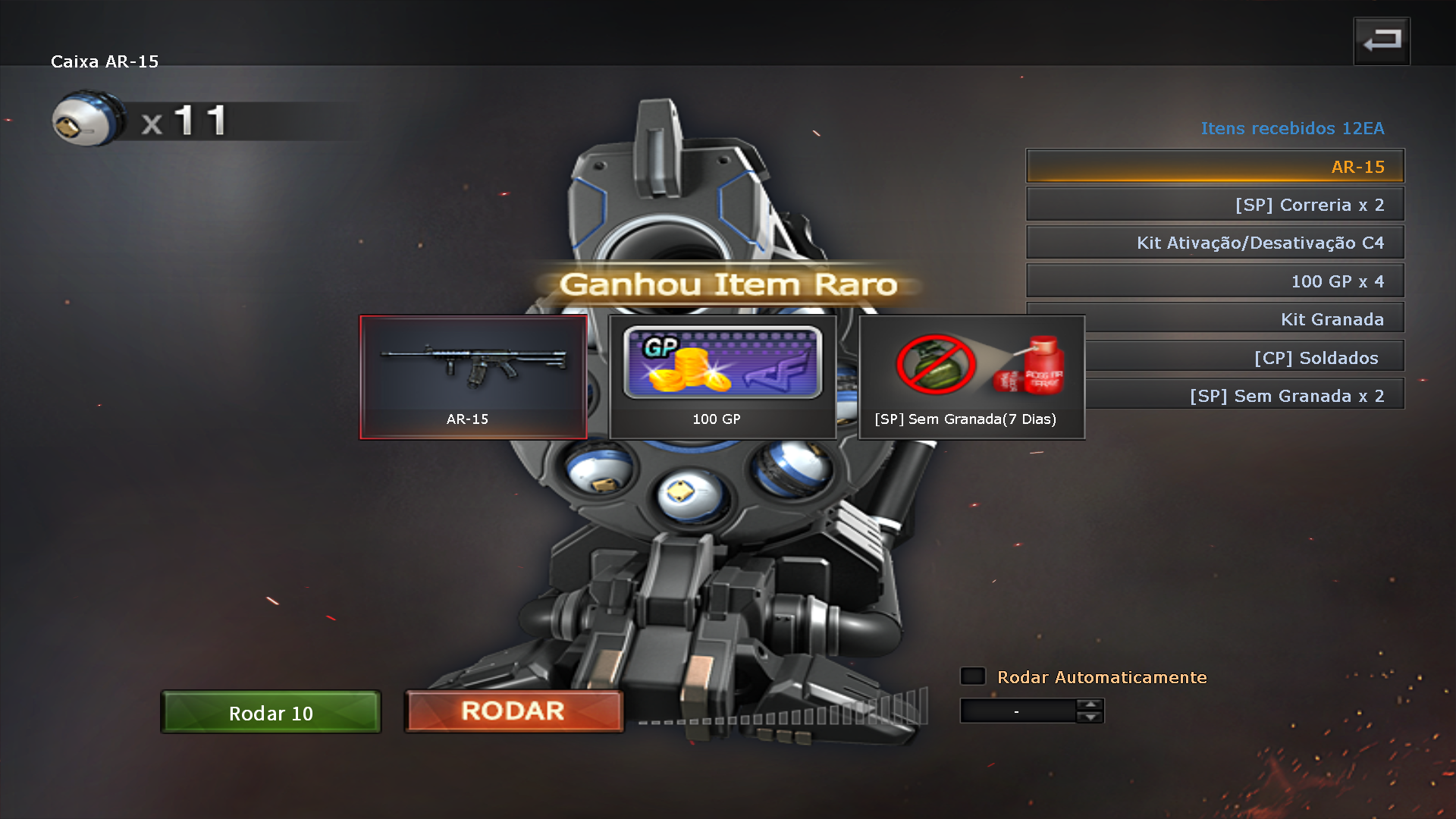Spin once with the red RODAR button

(x=513, y=711)
